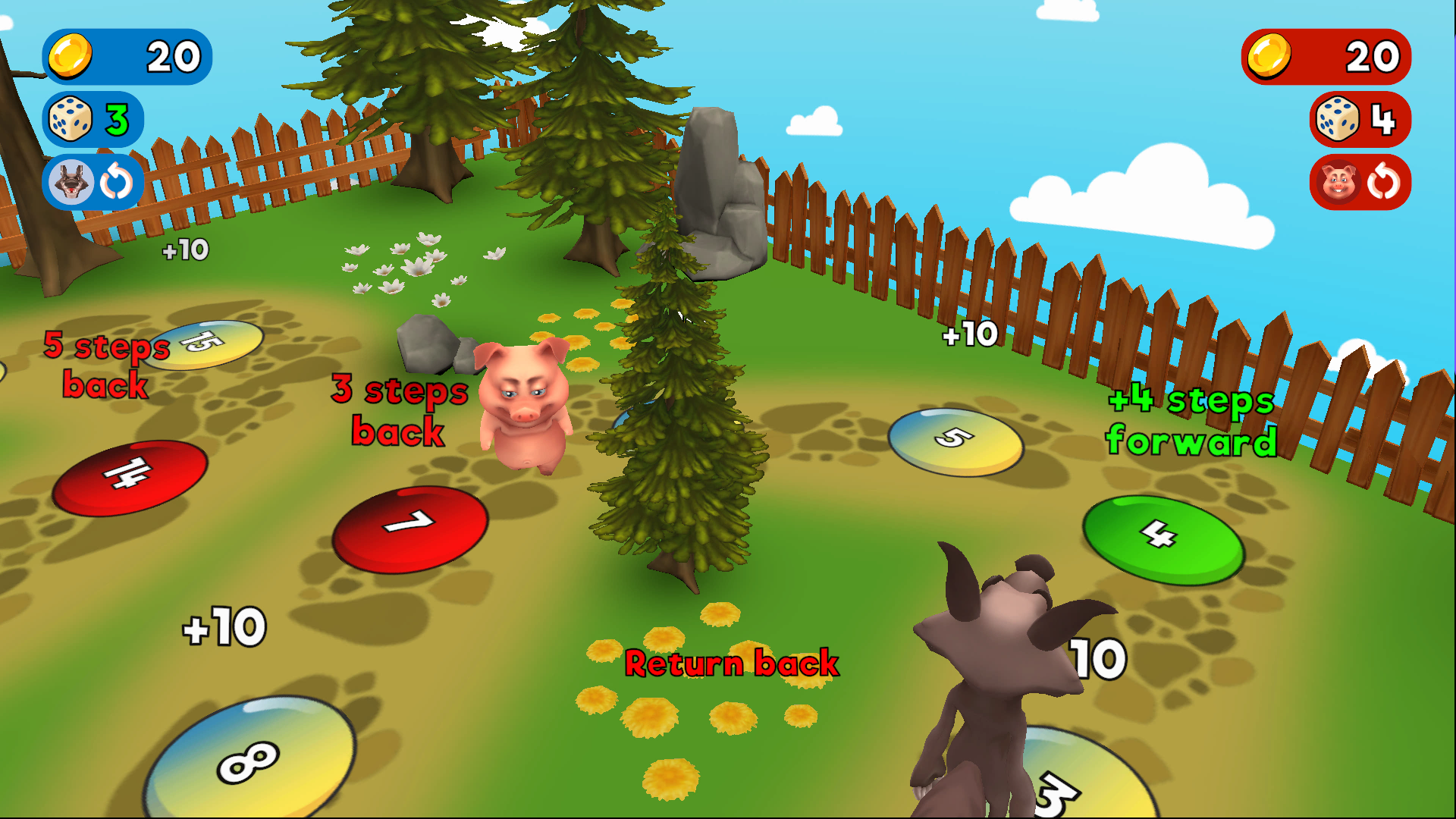Select the blue coin counter showing 20
The image size is (1456, 819).
127,57
